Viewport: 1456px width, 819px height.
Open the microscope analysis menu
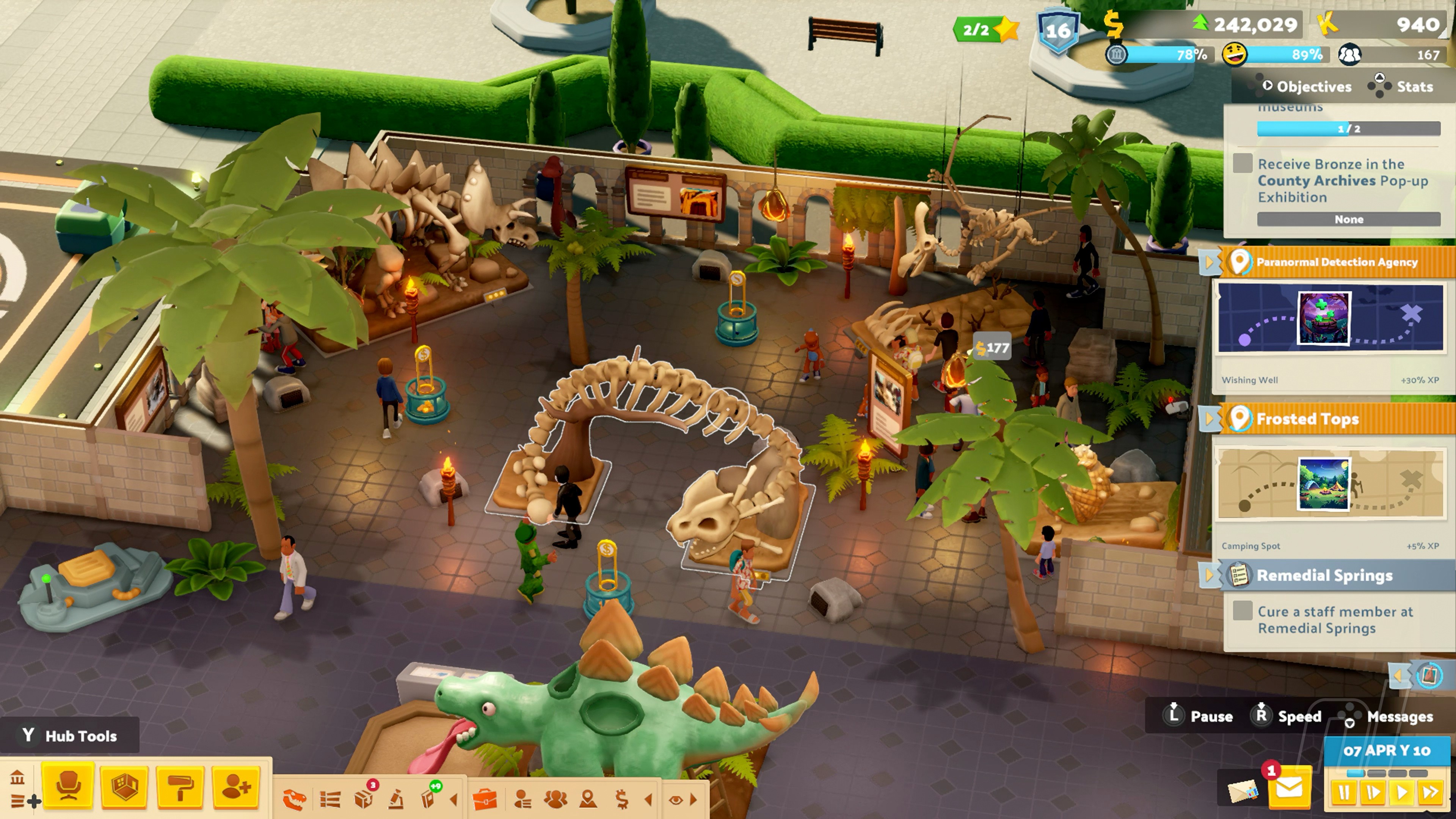[x=396, y=799]
